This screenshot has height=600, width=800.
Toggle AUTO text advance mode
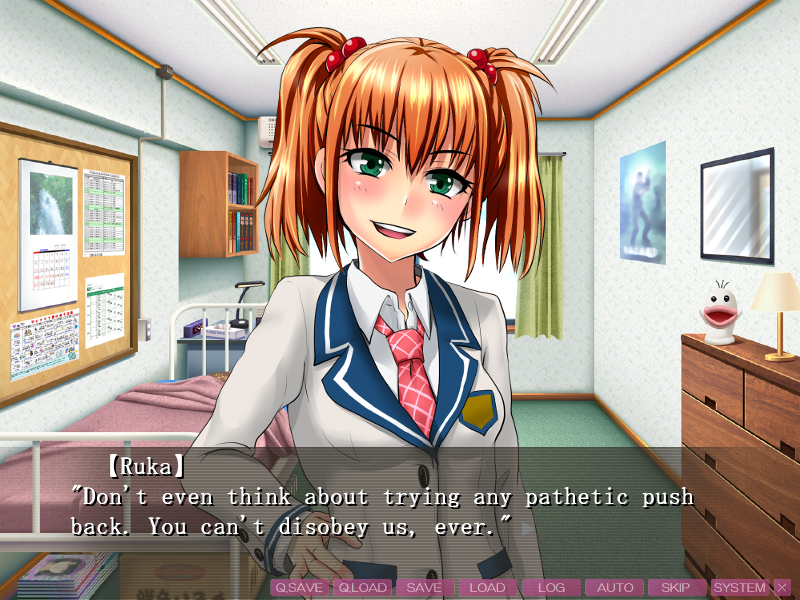point(614,588)
